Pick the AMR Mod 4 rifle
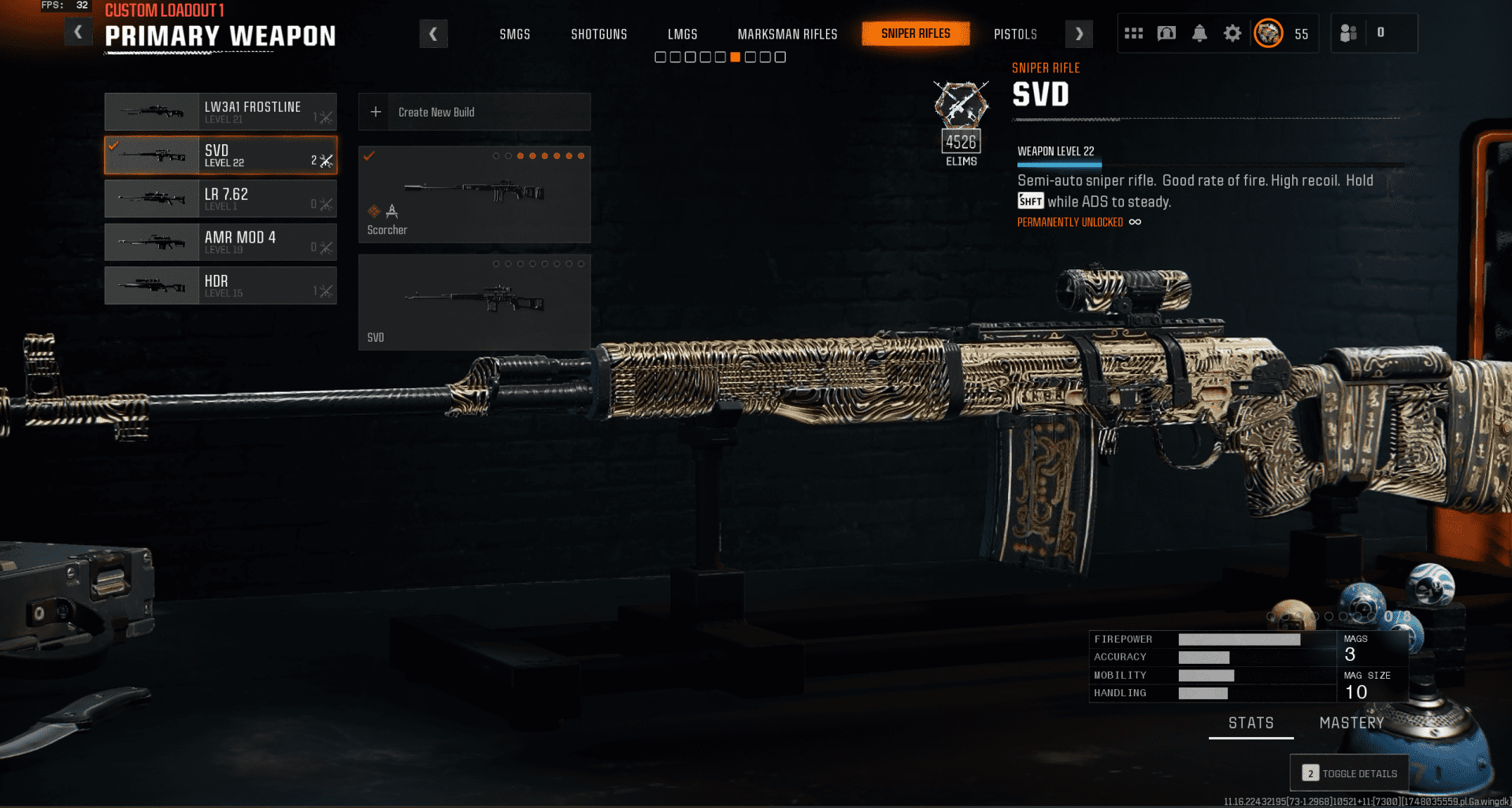Screen dimensions: 1512x808 (x=220, y=242)
